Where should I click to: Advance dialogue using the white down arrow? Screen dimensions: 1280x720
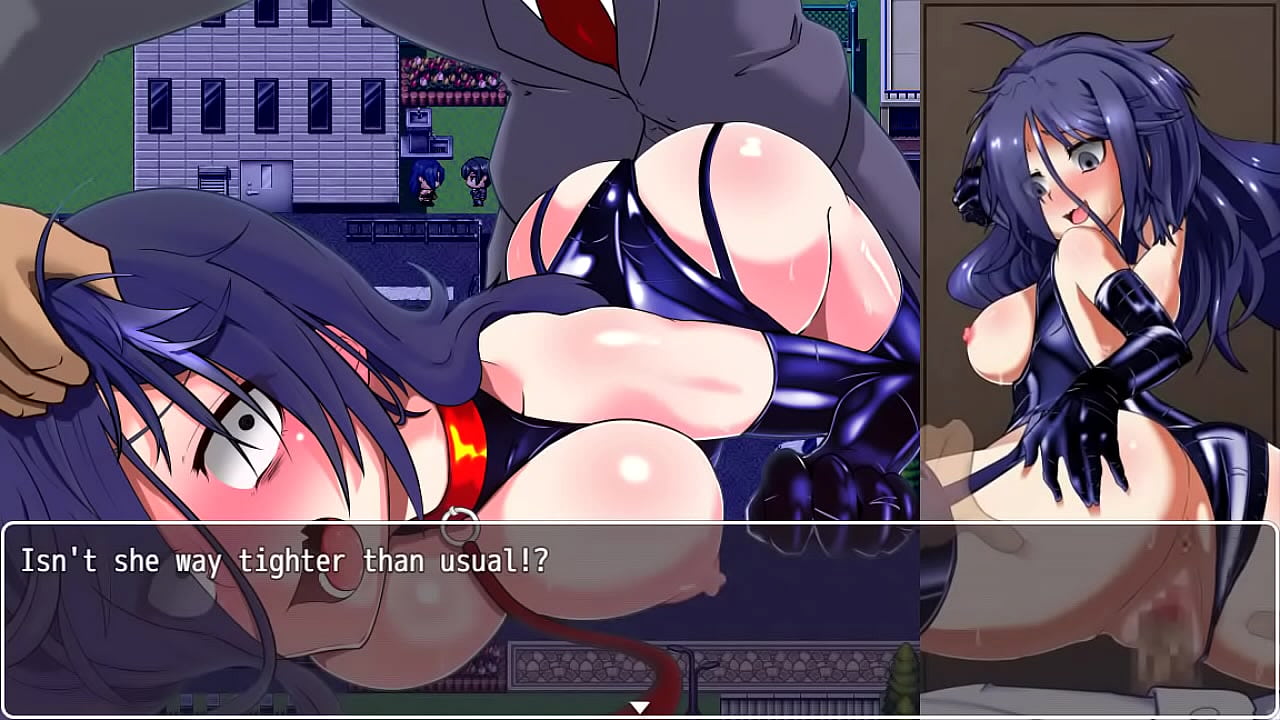click(639, 707)
